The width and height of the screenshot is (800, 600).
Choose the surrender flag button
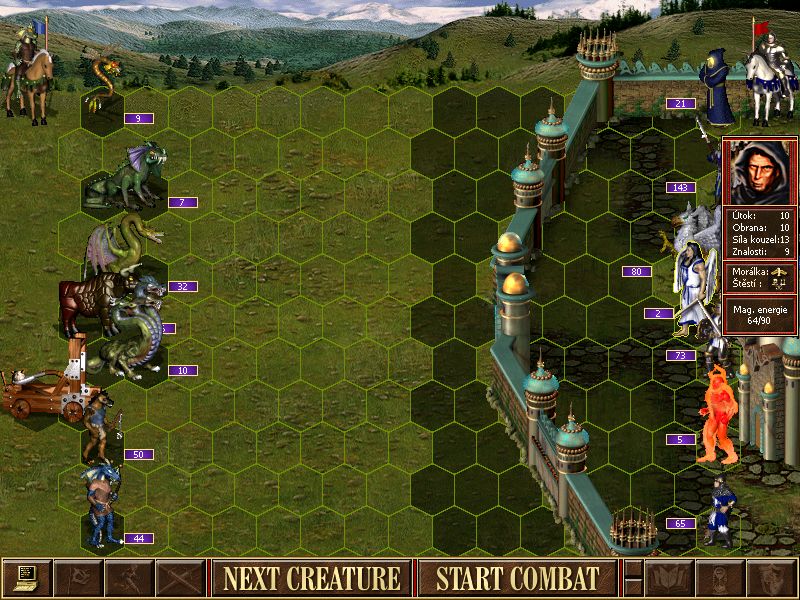(x=77, y=578)
